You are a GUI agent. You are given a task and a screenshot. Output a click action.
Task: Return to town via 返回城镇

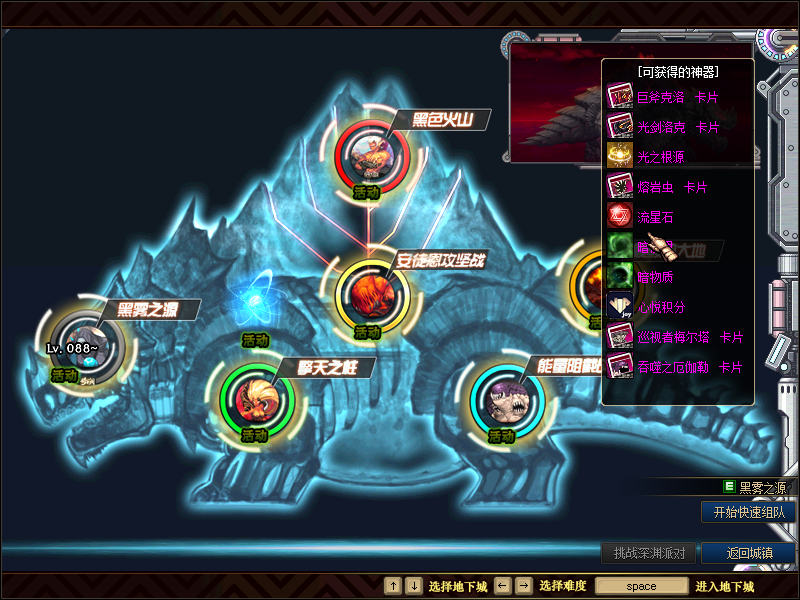click(748, 553)
